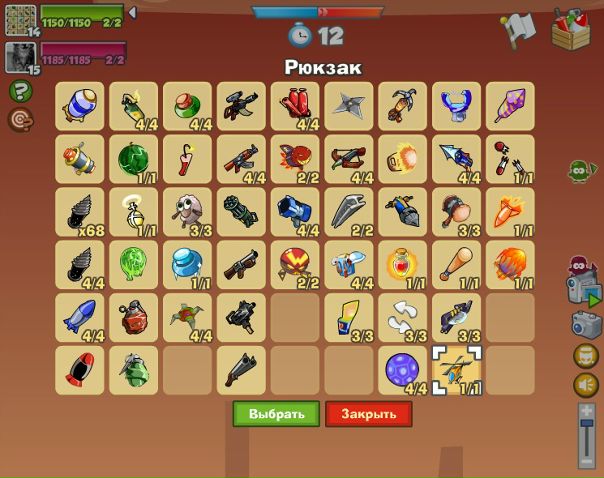Select the sheep item slot
Image resolution: width=604 pixels, height=478 pixels.
pos(187,212)
